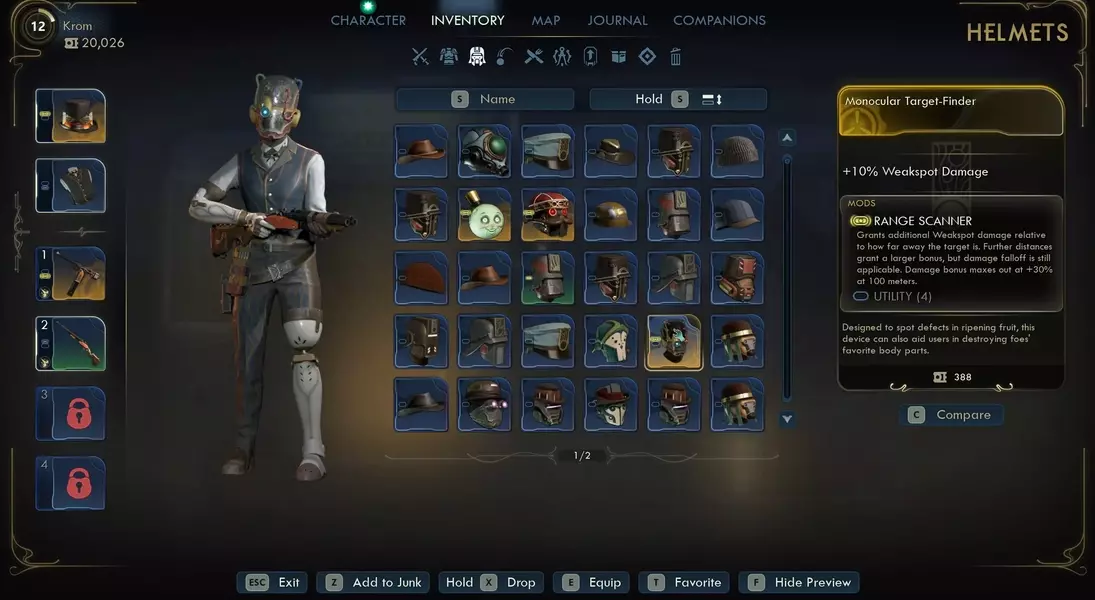Open the Map tab

click(x=546, y=20)
